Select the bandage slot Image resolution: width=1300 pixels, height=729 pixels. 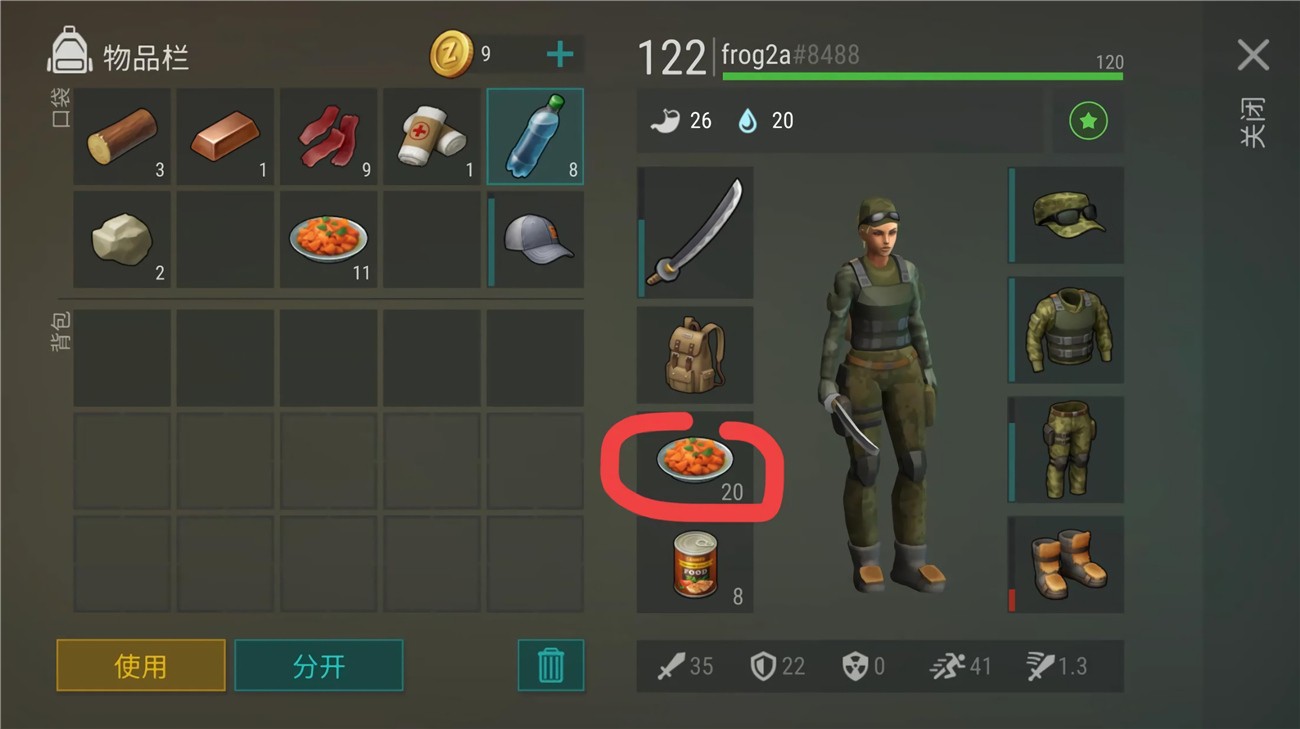[x=432, y=137]
